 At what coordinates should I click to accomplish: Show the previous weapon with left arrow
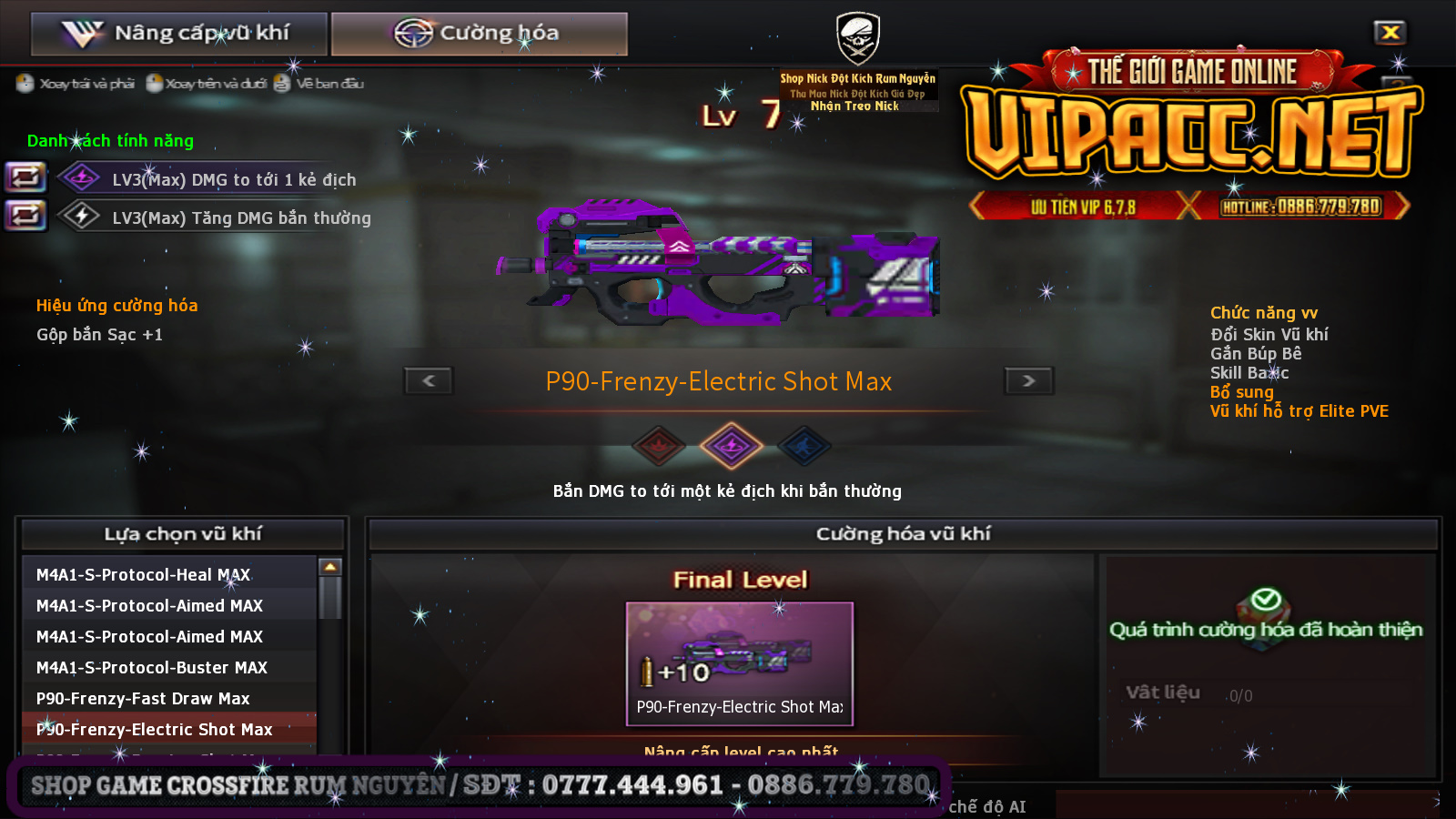pyautogui.click(x=429, y=380)
